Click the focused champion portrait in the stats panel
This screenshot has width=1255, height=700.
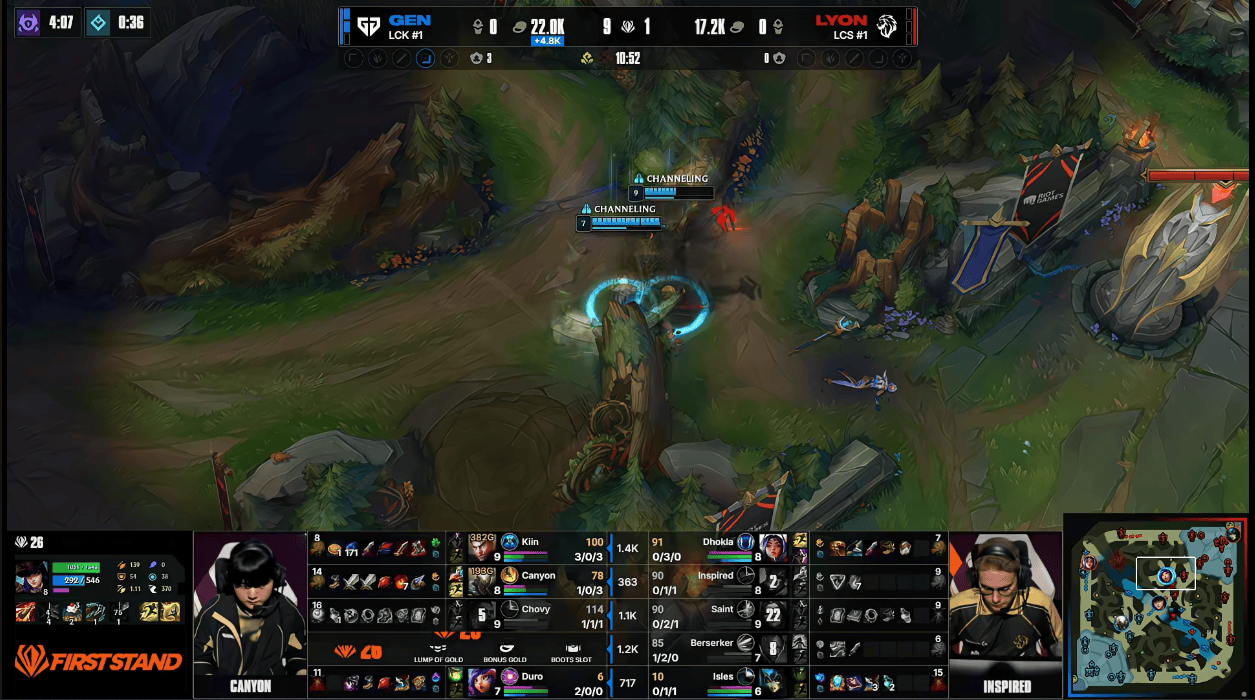(x=31, y=577)
